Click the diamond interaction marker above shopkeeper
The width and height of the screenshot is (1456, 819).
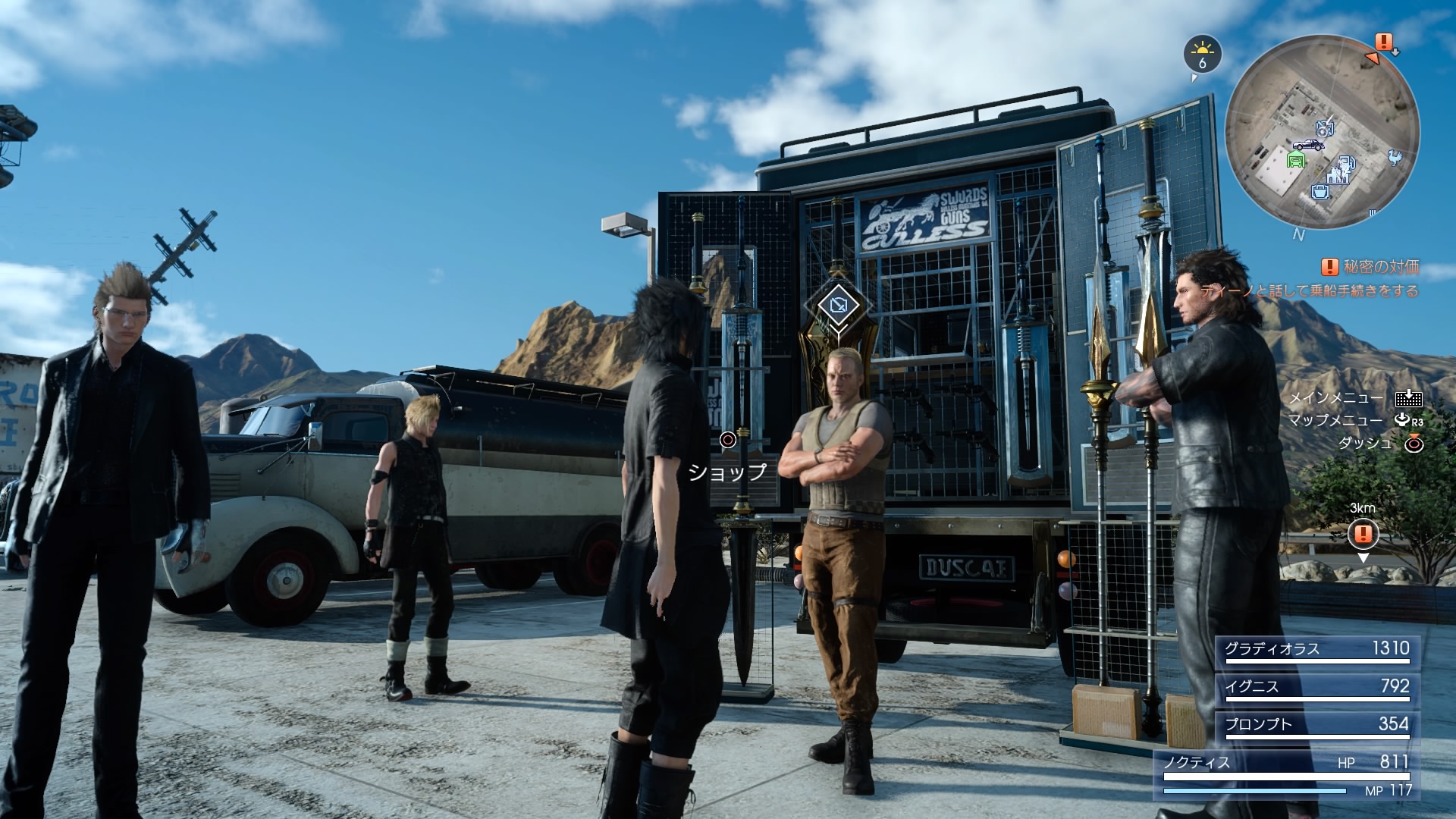[838, 306]
